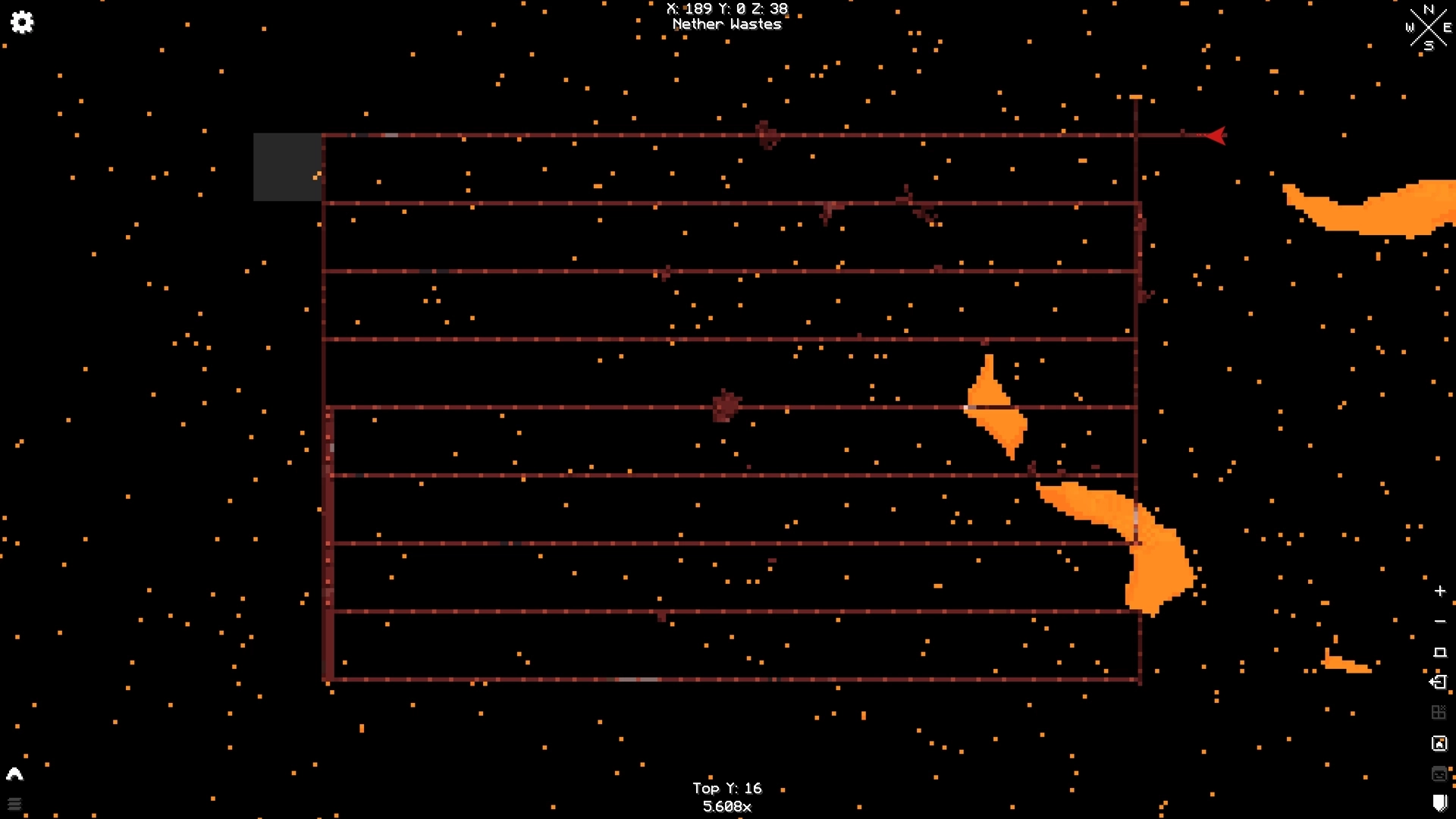Zoom in with the plus button
The image size is (1456, 819).
point(1439,591)
